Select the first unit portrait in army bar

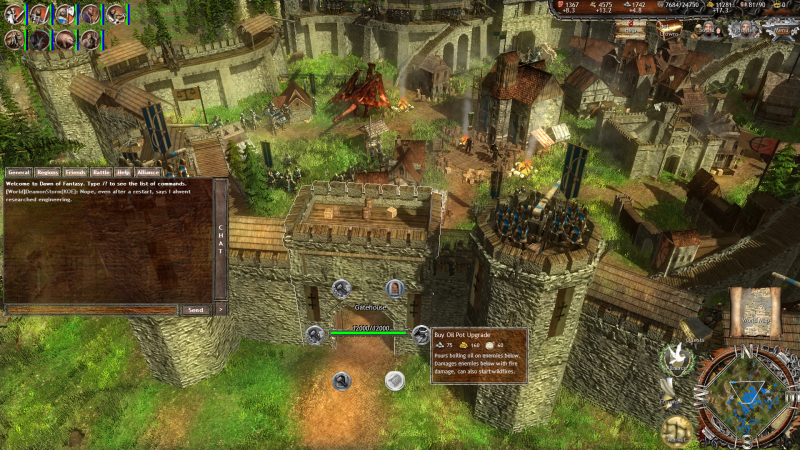tap(14, 14)
